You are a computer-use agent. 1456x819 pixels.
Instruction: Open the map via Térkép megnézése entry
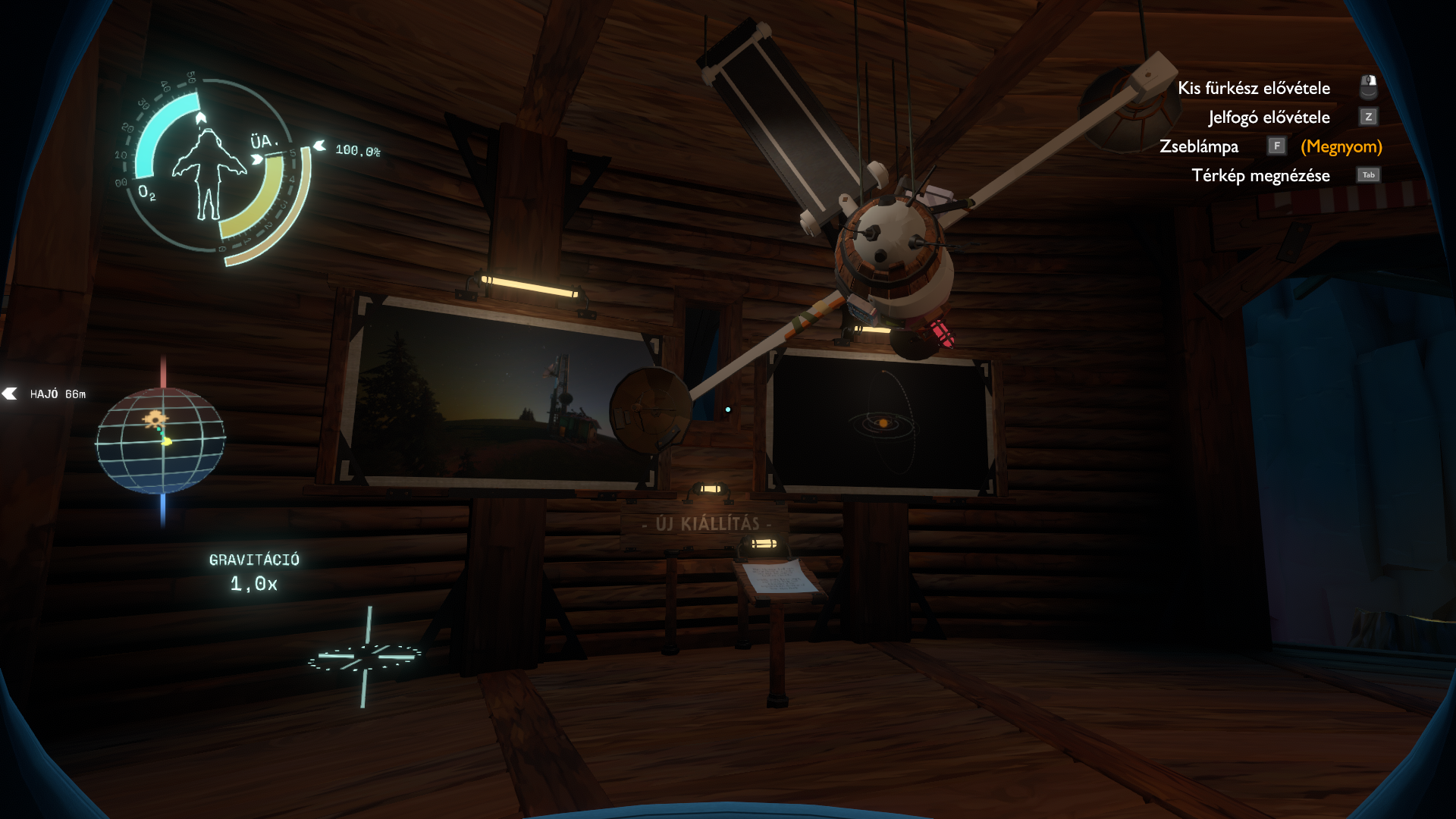(1263, 175)
